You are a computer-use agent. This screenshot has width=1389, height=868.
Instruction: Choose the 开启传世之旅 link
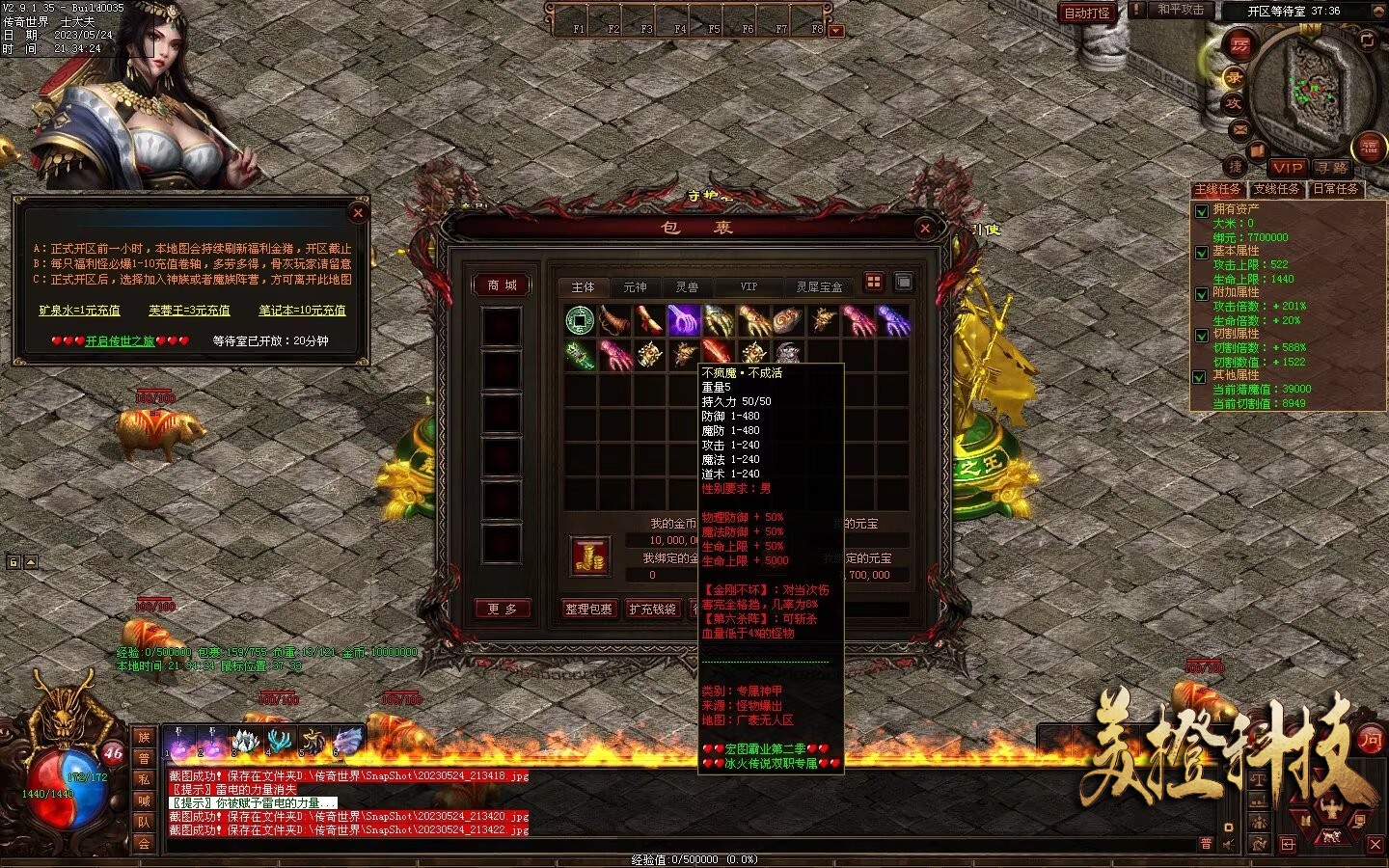pos(120,340)
